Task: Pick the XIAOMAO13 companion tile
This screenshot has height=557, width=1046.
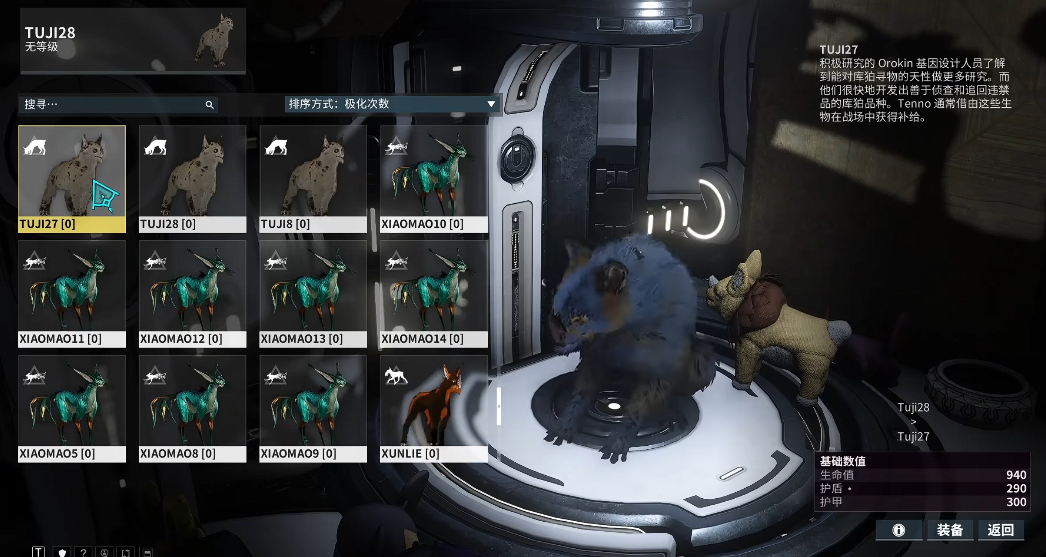Action: pos(313,293)
